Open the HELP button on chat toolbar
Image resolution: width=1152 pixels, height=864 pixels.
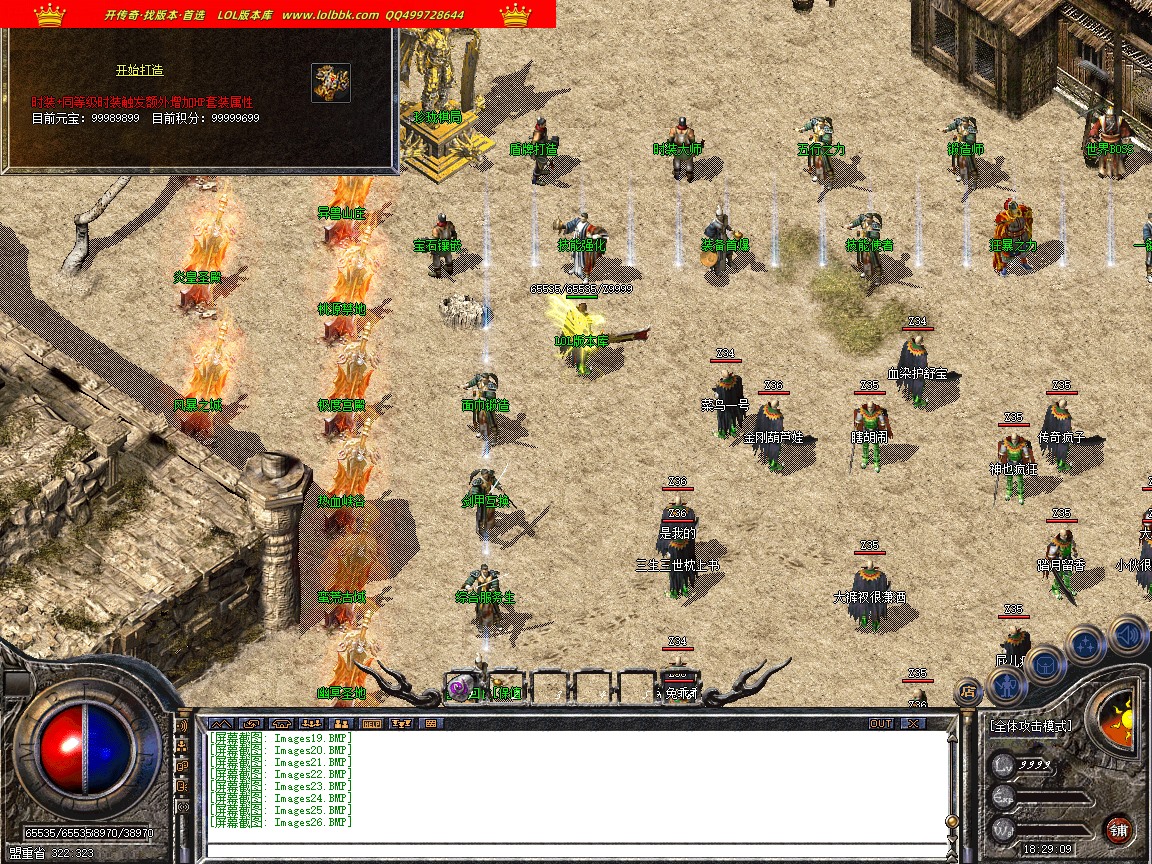coord(372,723)
